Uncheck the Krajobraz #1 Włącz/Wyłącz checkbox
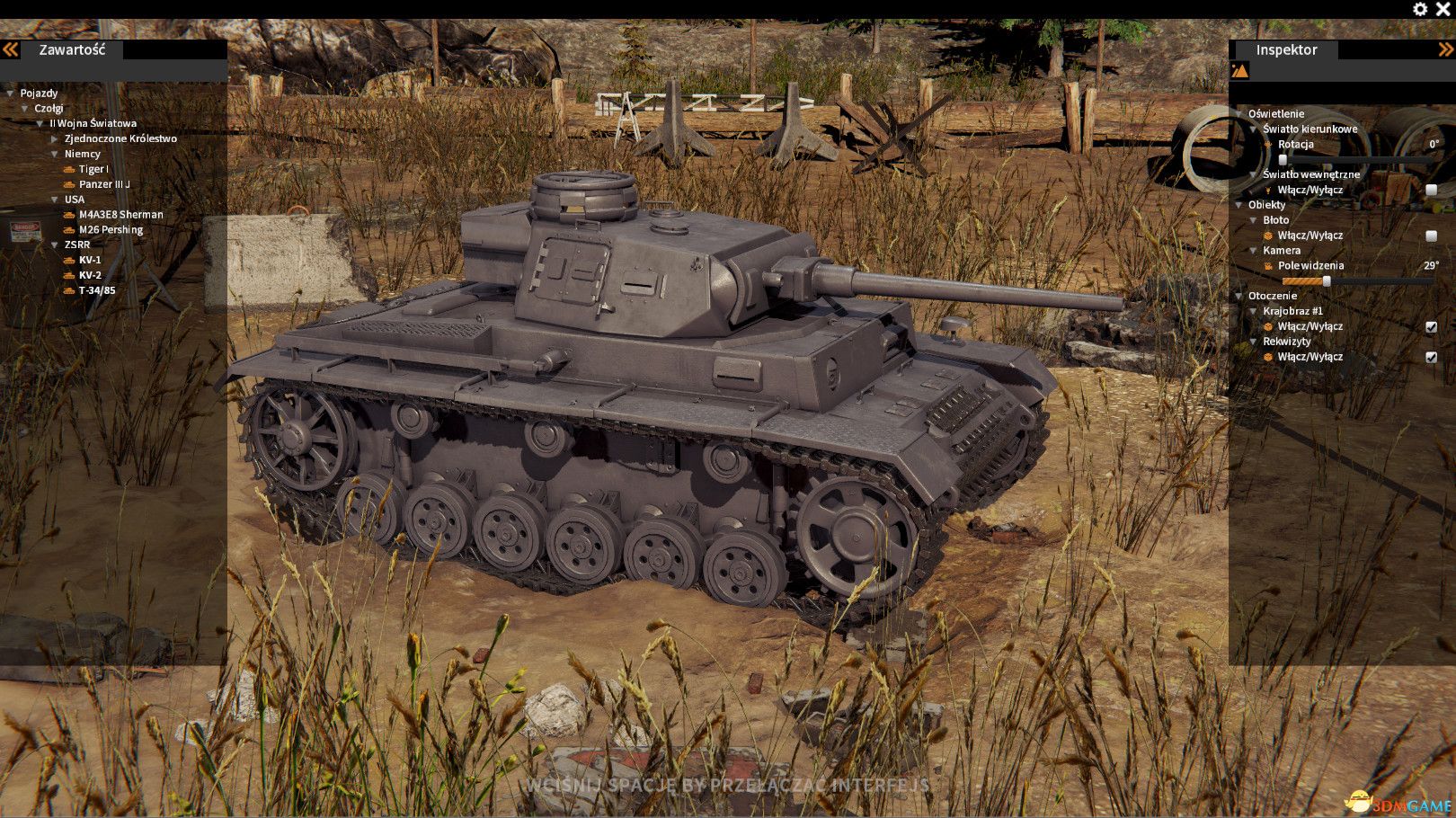 (x=1431, y=325)
